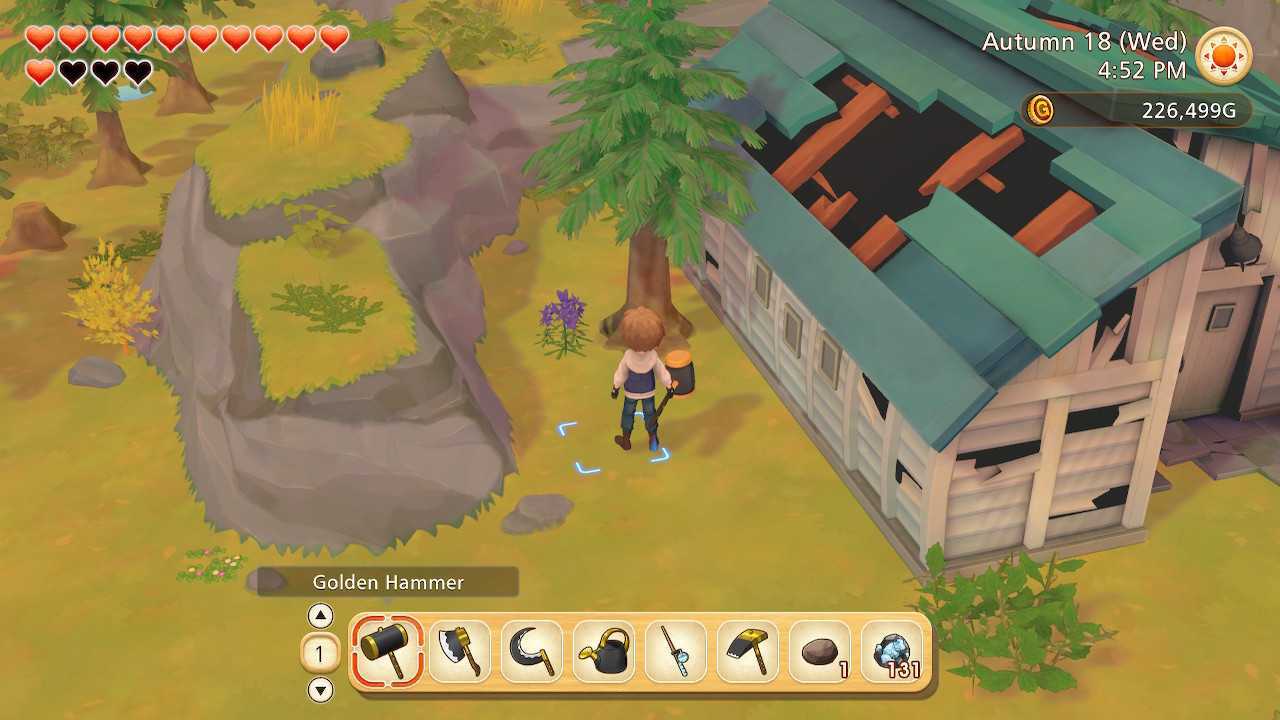Click the Golden Hammer name label
This screenshot has height=720, width=1280.
pyautogui.click(x=388, y=582)
